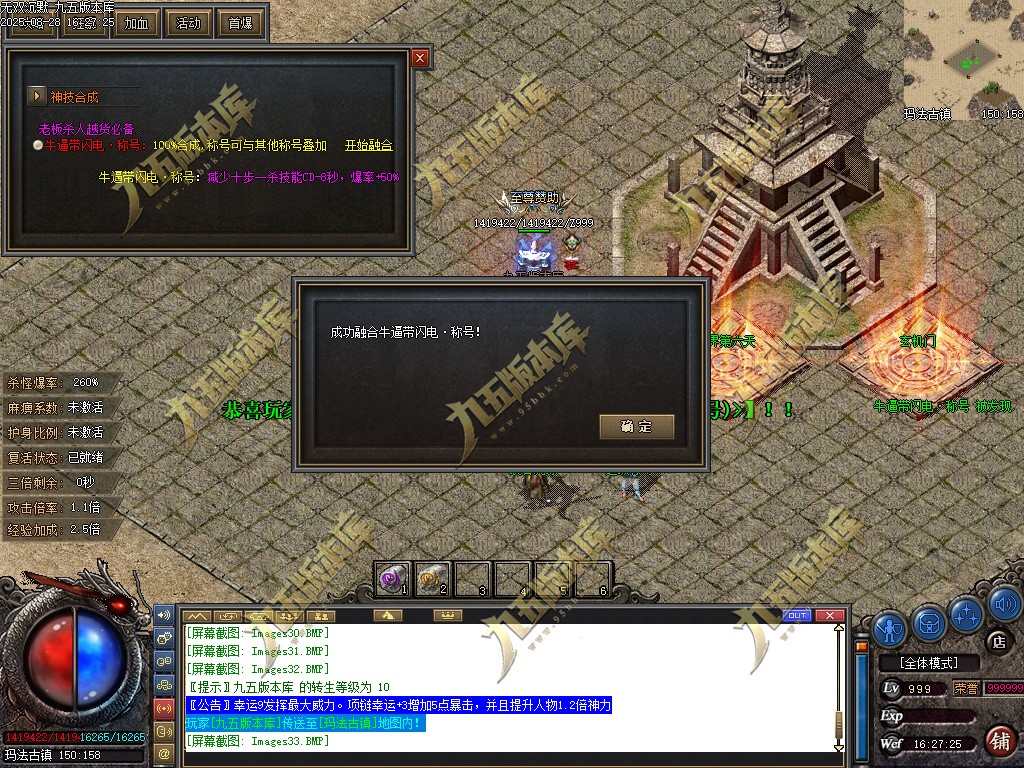Screen dimensions: 1024x768
Task: Open the 店 shop button
Action: [x=996, y=640]
